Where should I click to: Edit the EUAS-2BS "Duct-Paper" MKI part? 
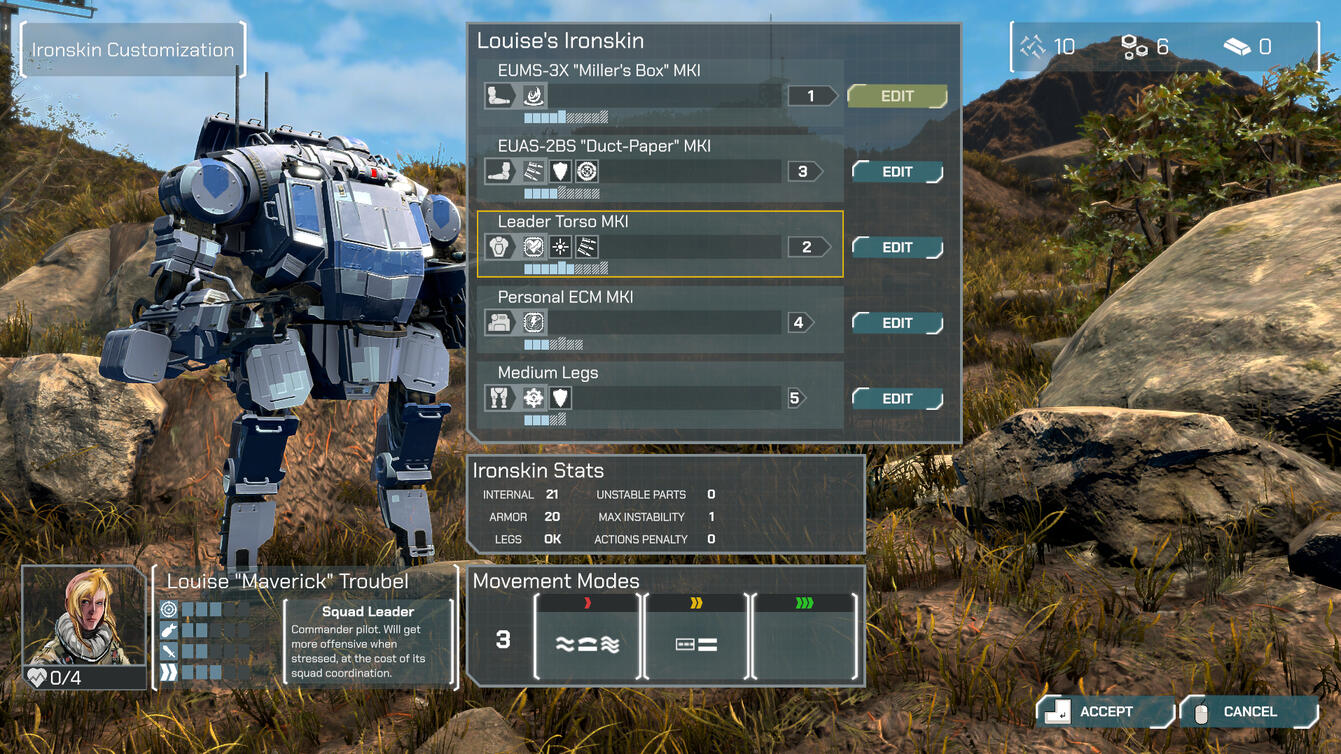click(x=896, y=172)
